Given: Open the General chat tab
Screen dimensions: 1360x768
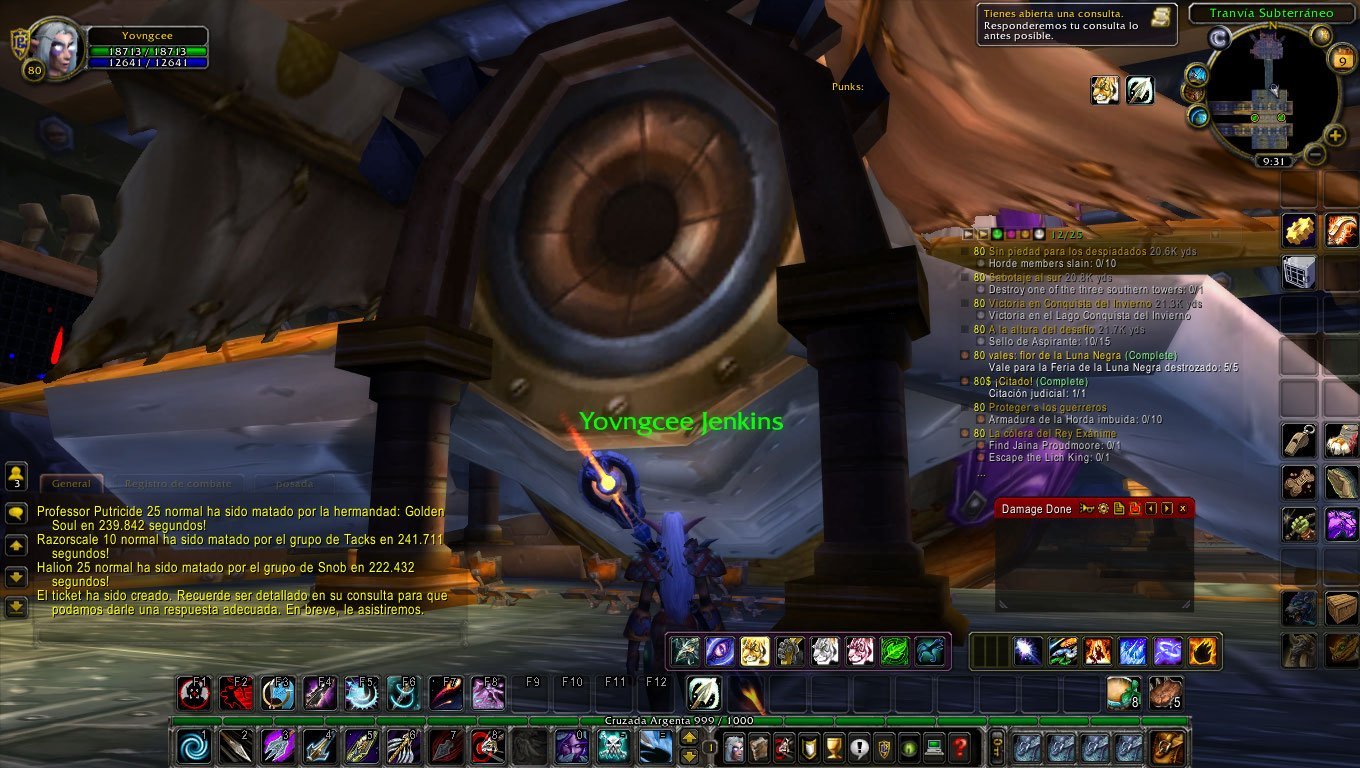Looking at the screenshot, I should pyautogui.click(x=71, y=483).
